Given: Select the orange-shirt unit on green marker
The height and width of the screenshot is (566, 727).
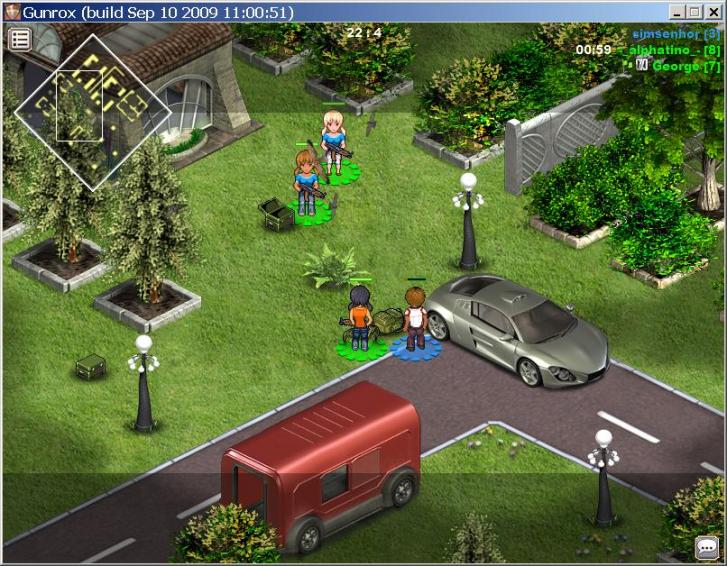Looking at the screenshot, I should 358,318.
